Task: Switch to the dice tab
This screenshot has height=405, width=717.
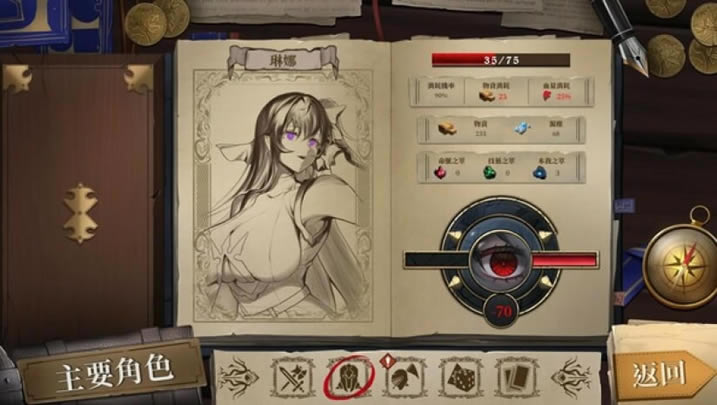Action: [460, 376]
